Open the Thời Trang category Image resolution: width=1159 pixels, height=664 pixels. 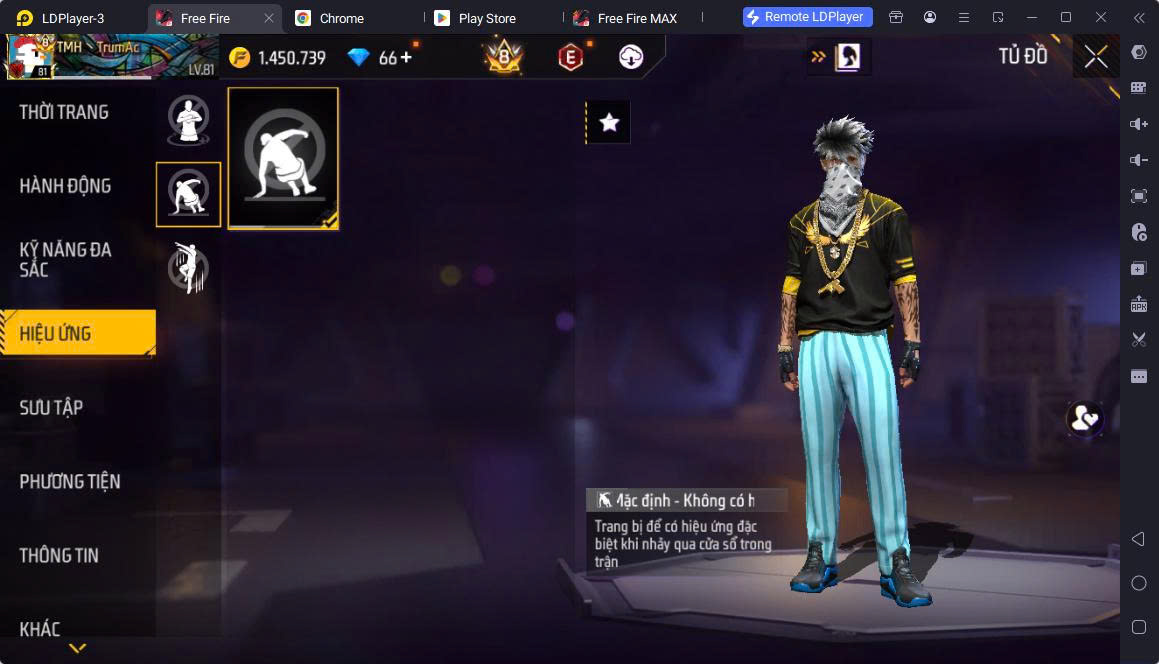click(x=64, y=112)
